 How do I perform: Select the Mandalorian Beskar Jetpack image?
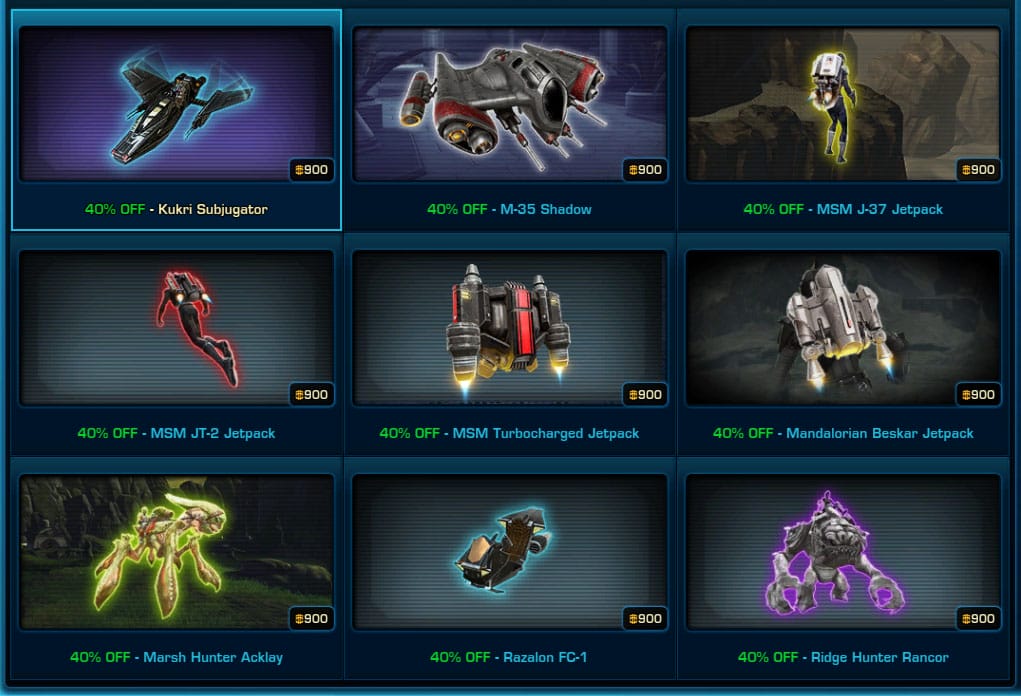pyautogui.click(x=843, y=328)
